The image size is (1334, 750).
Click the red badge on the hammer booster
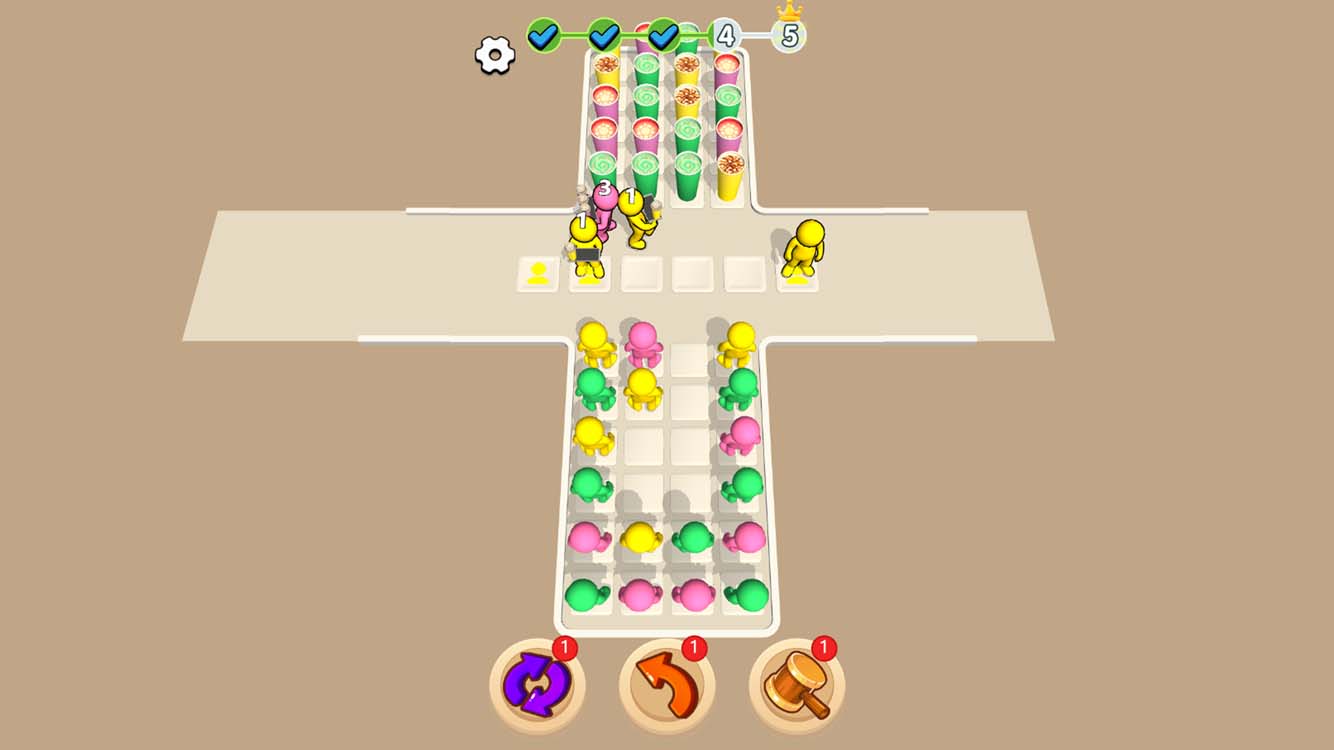click(824, 645)
